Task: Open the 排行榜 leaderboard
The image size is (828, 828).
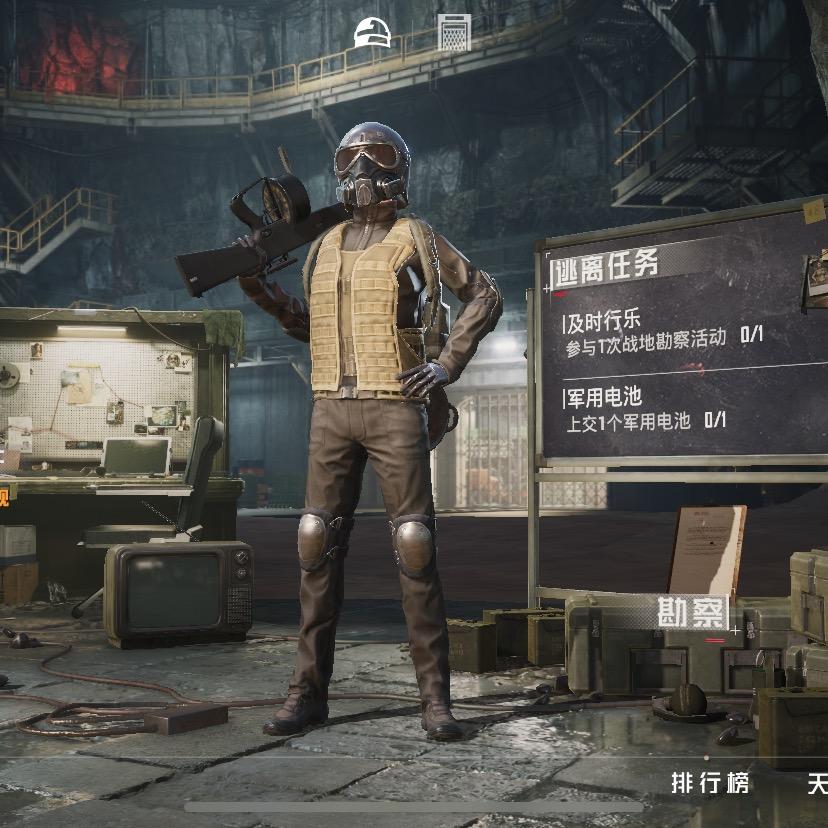Action: [710, 782]
